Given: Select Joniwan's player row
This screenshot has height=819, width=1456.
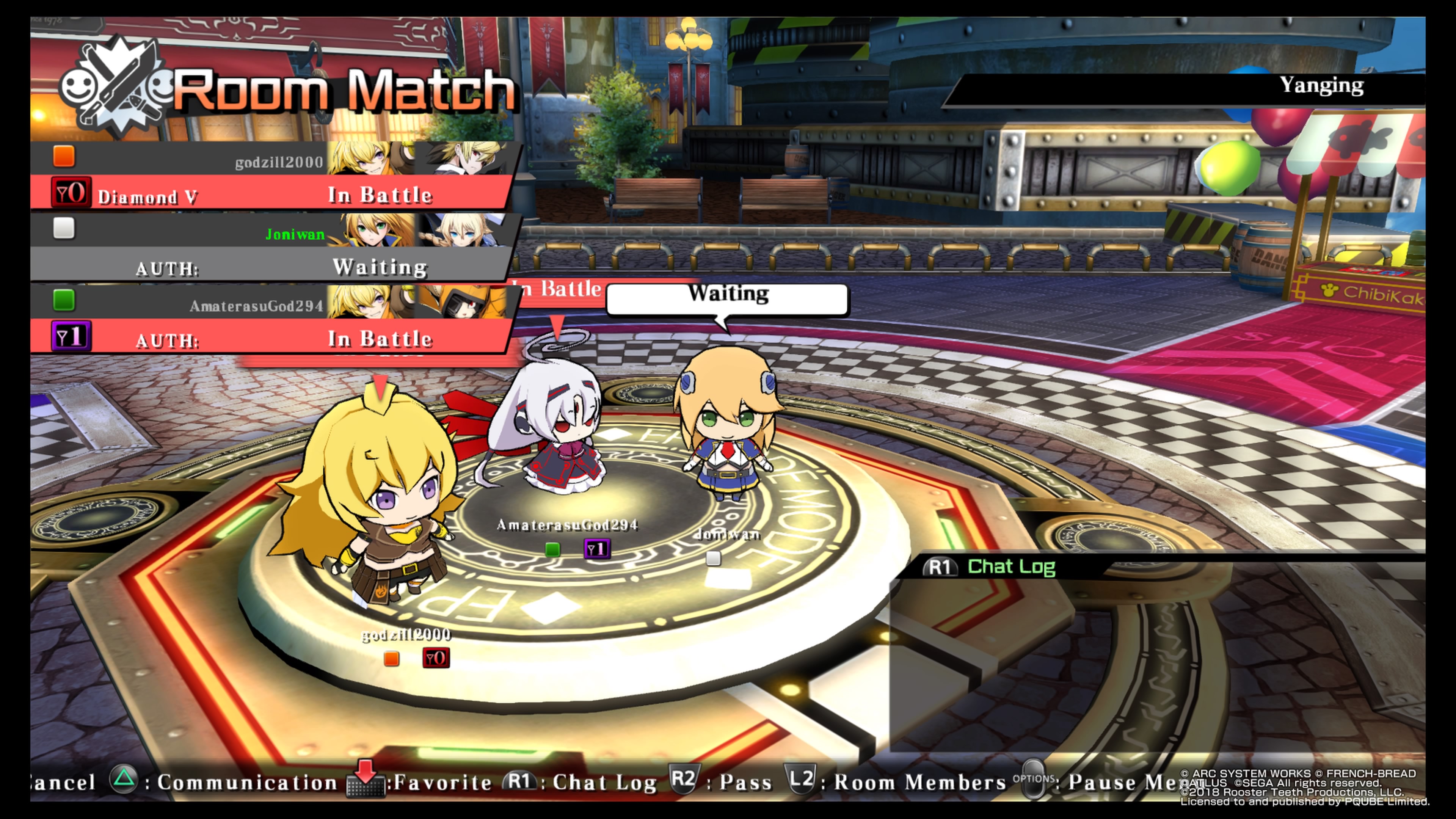Looking at the screenshot, I should point(271,247).
